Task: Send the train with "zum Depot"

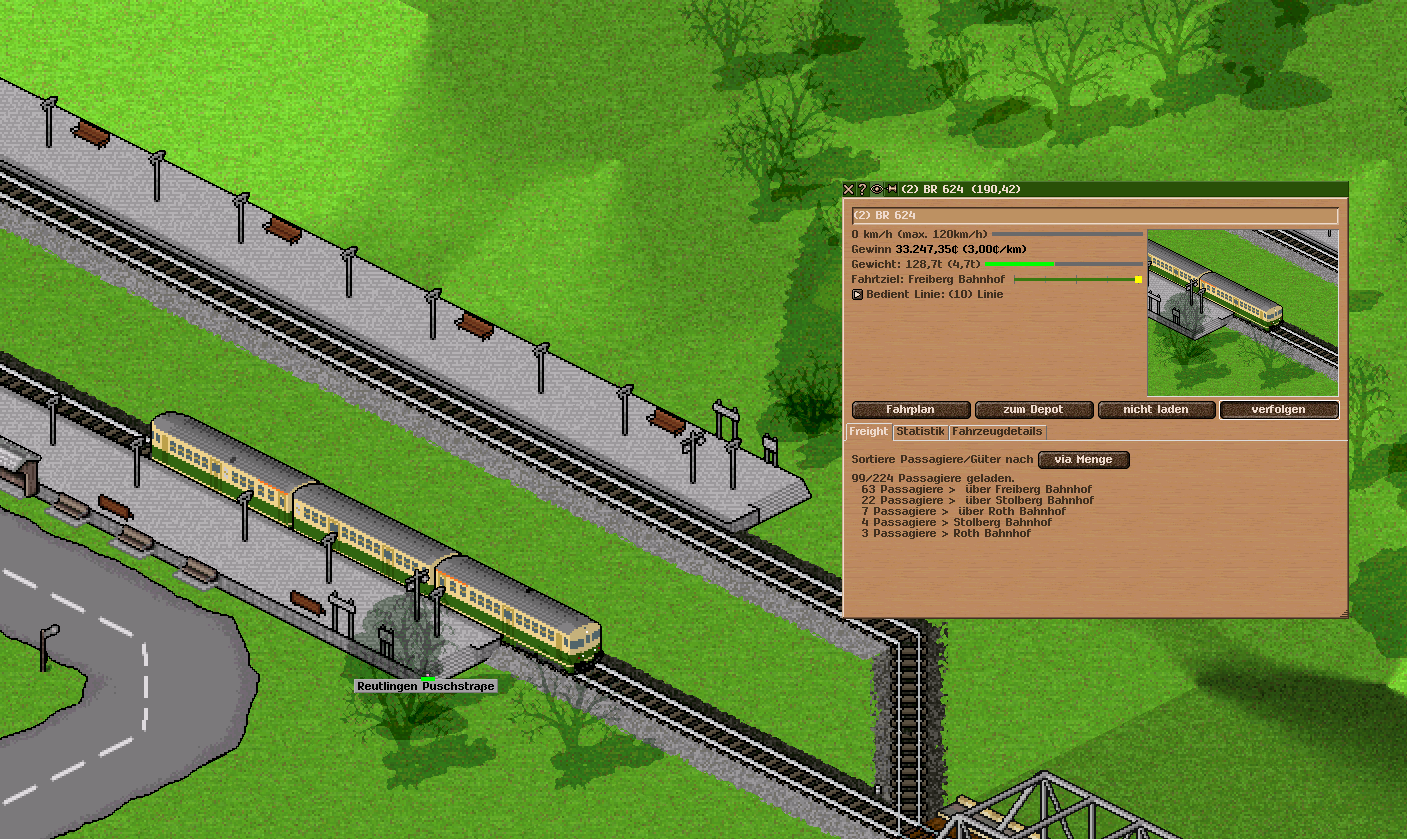Action: 1033,410
